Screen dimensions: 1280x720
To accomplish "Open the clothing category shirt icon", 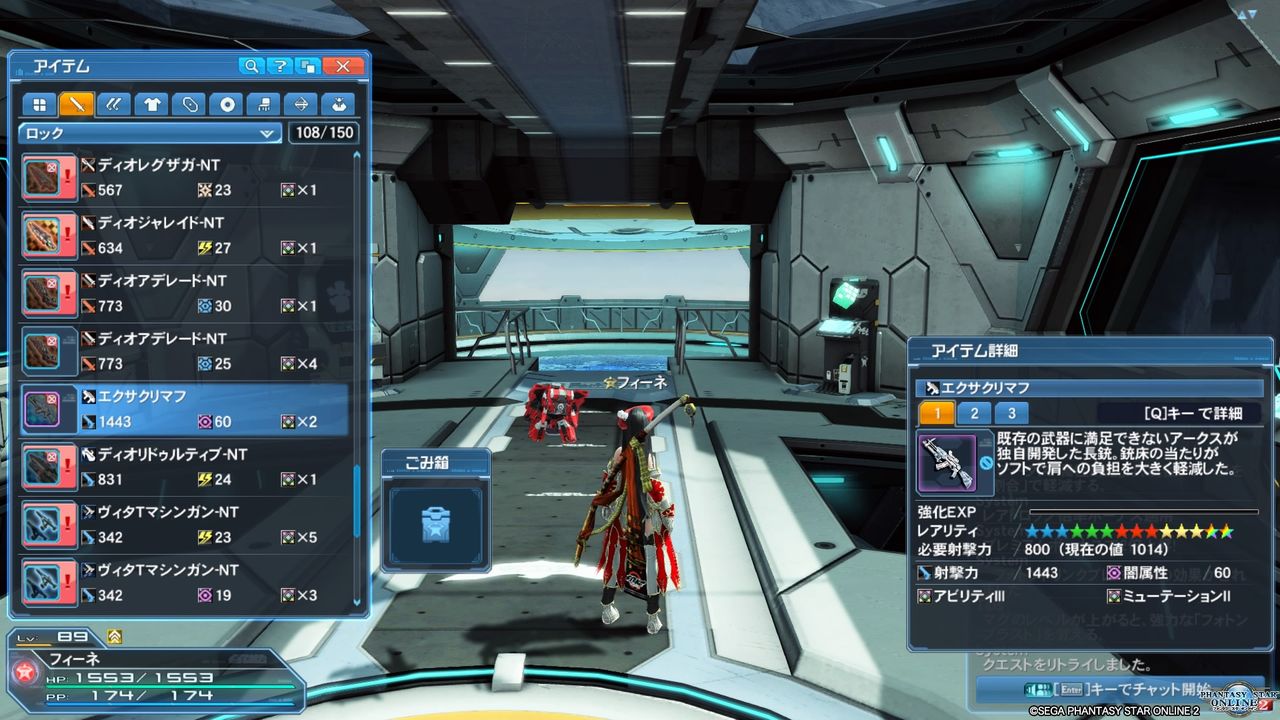I will click(151, 103).
